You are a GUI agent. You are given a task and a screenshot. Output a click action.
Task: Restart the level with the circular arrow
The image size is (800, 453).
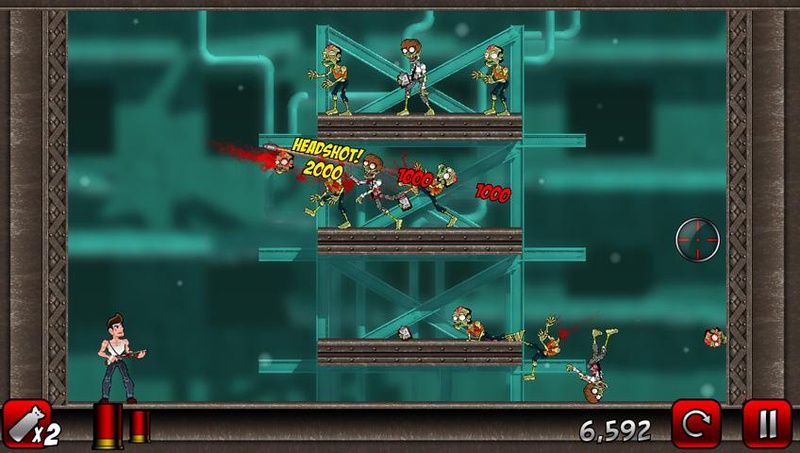[x=695, y=425]
